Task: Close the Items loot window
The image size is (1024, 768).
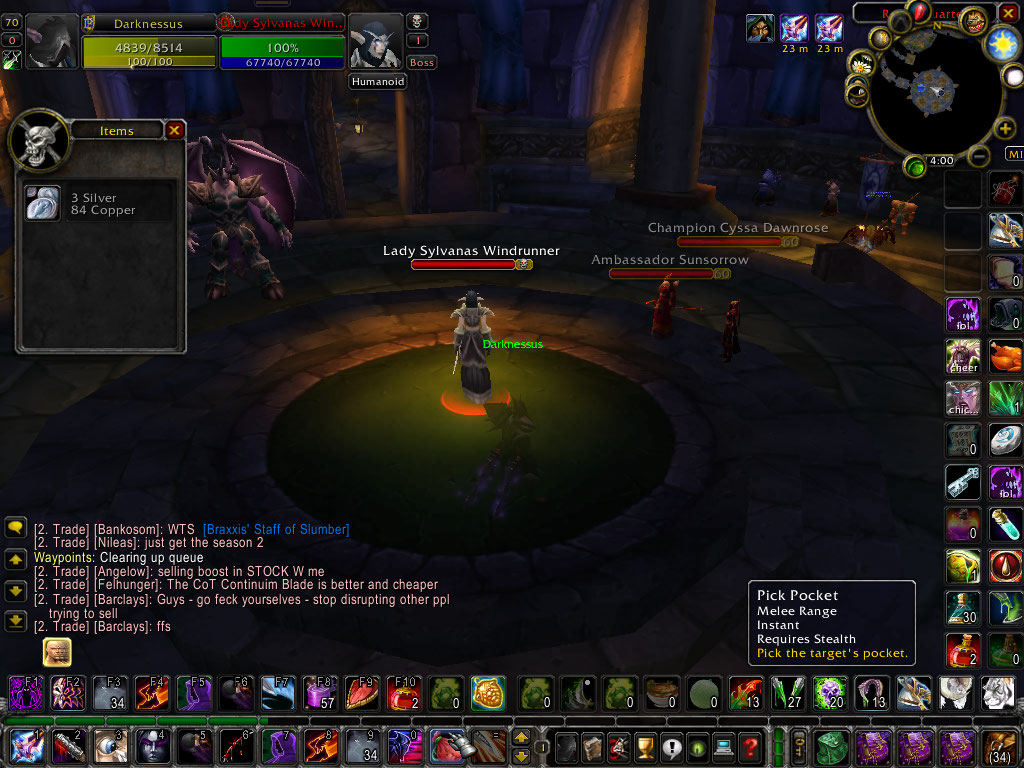Action: 174,130
